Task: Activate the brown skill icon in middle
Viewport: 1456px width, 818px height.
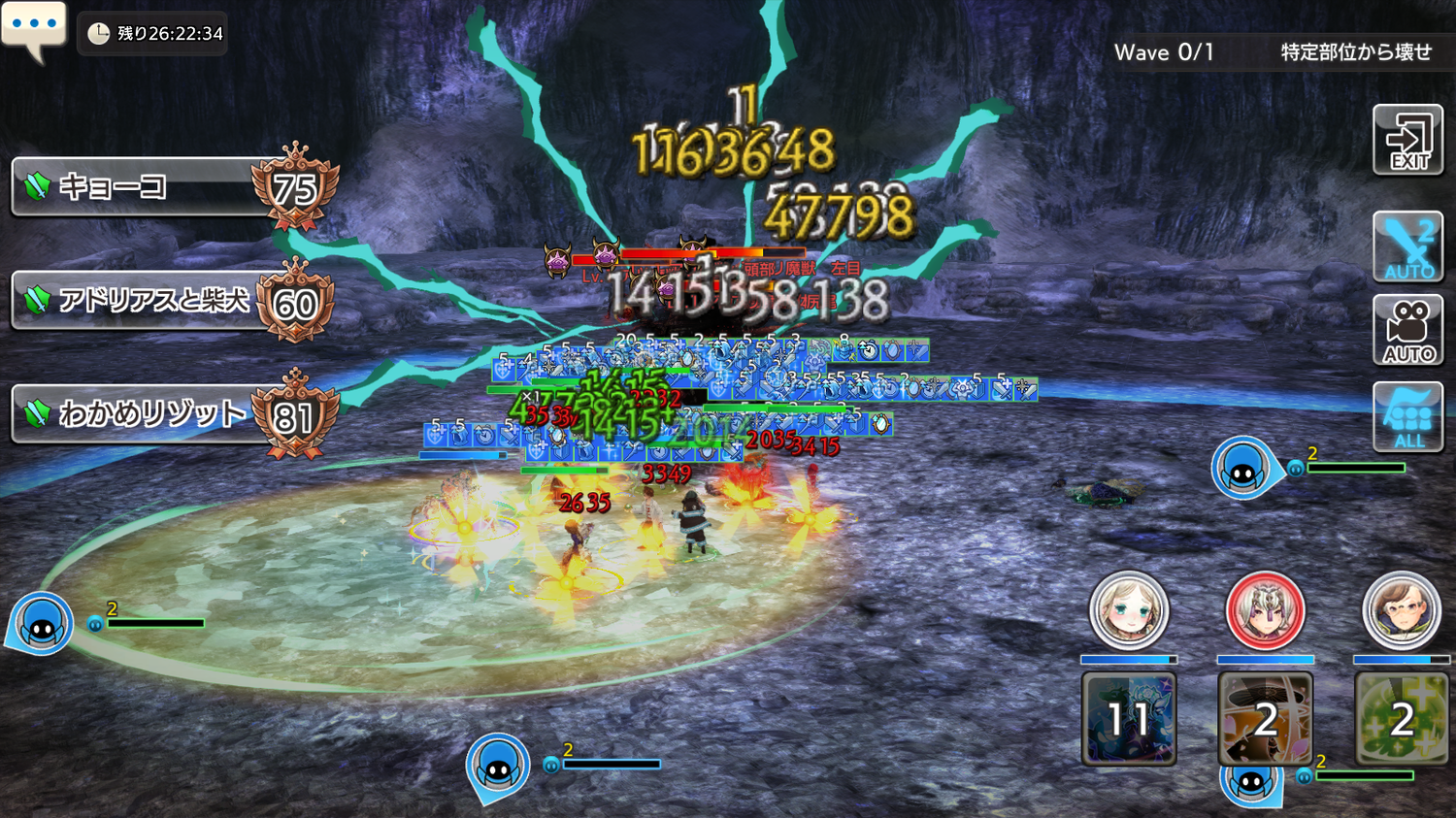Action: tap(1265, 719)
